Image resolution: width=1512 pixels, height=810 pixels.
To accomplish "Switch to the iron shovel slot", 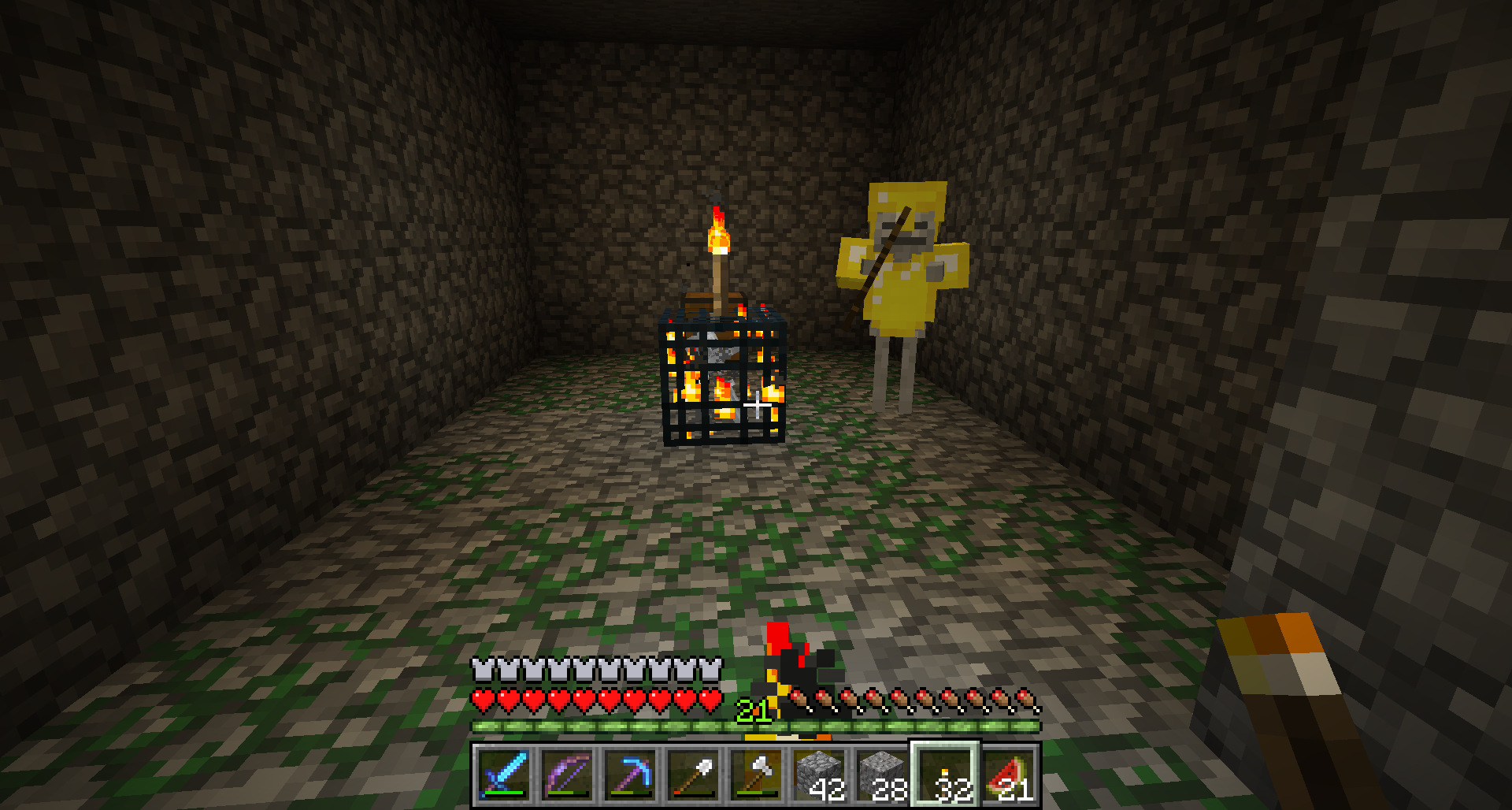I will (x=693, y=775).
